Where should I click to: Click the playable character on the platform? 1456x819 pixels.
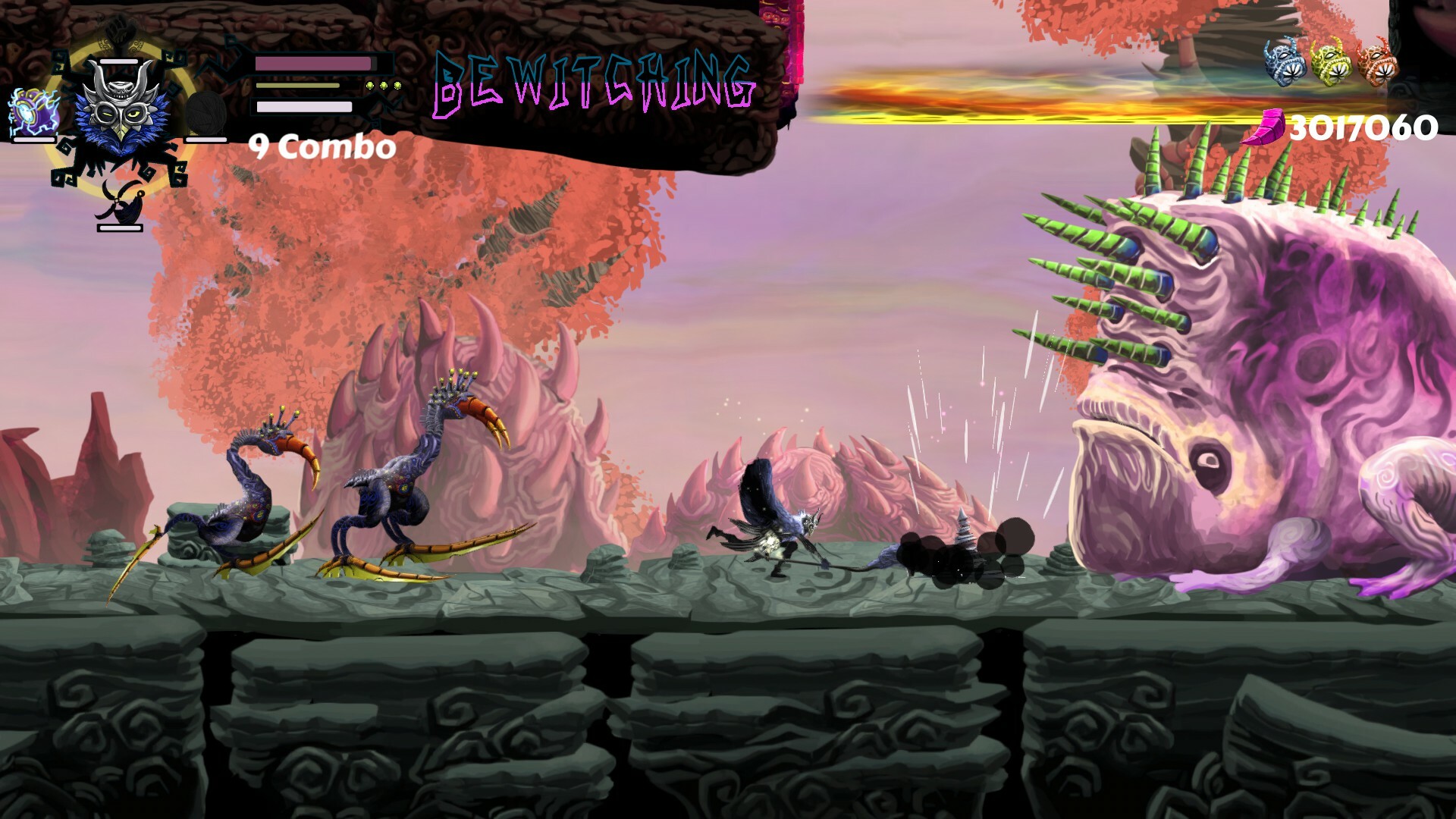click(x=773, y=531)
